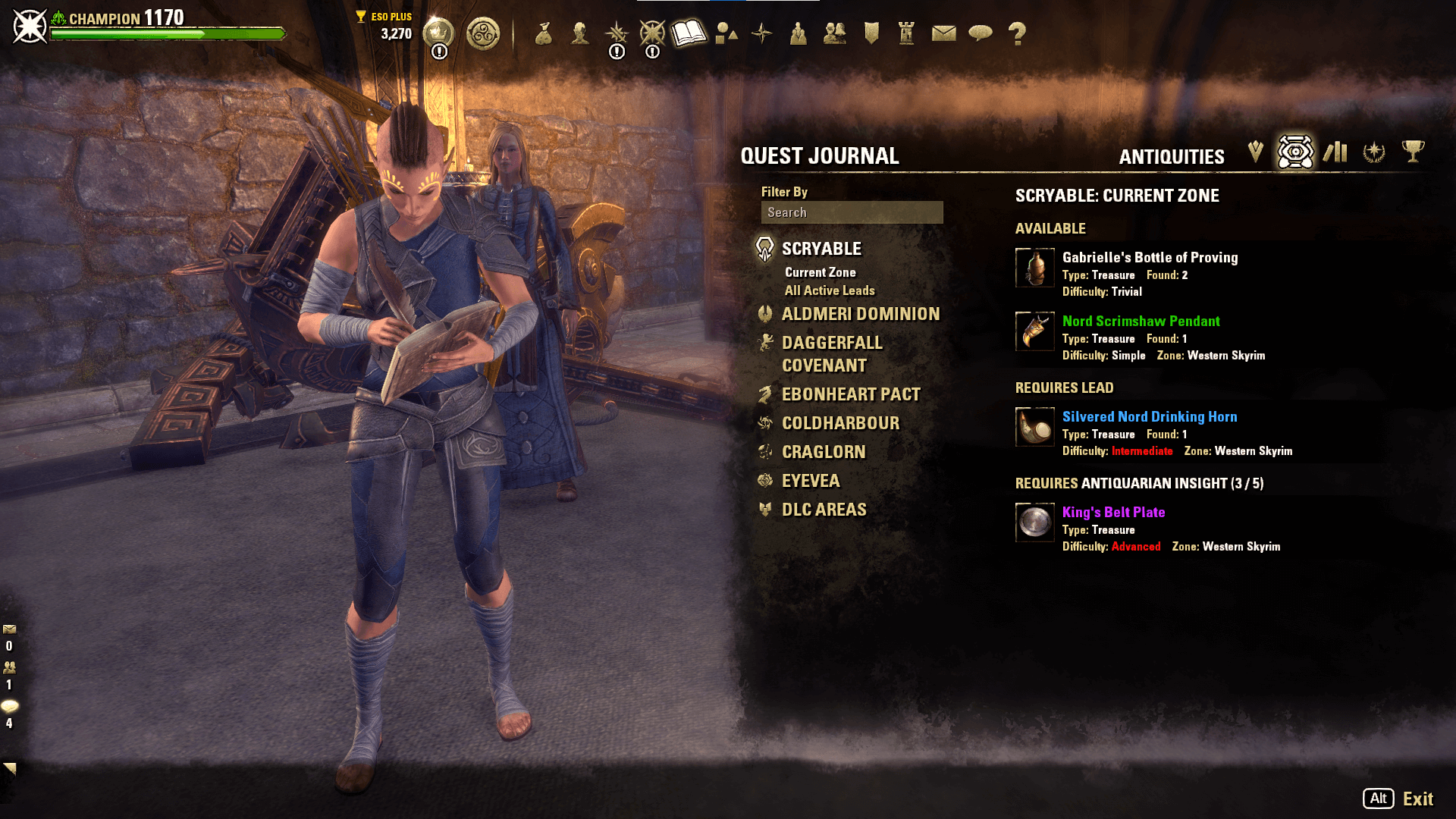Viewport: 1456px width, 819px height.
Task: Click inside the Filter By search field
Action: pyautogui.click(x=851, y=212)
